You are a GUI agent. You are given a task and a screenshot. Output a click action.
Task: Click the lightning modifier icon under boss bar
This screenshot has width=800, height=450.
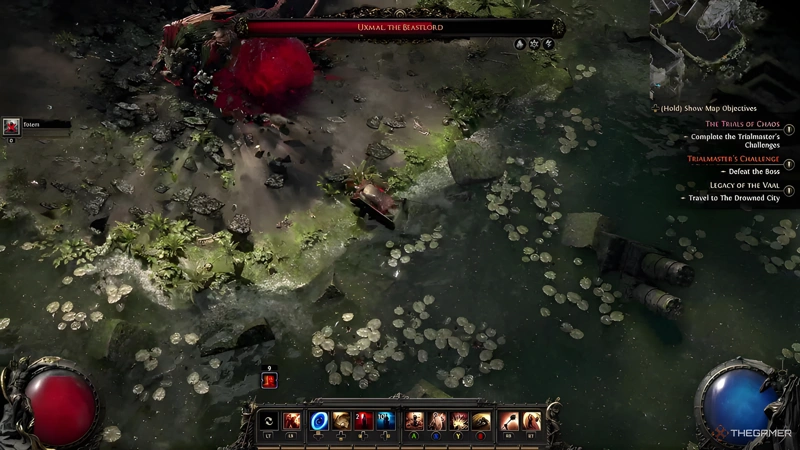click(x=549, y=45)
